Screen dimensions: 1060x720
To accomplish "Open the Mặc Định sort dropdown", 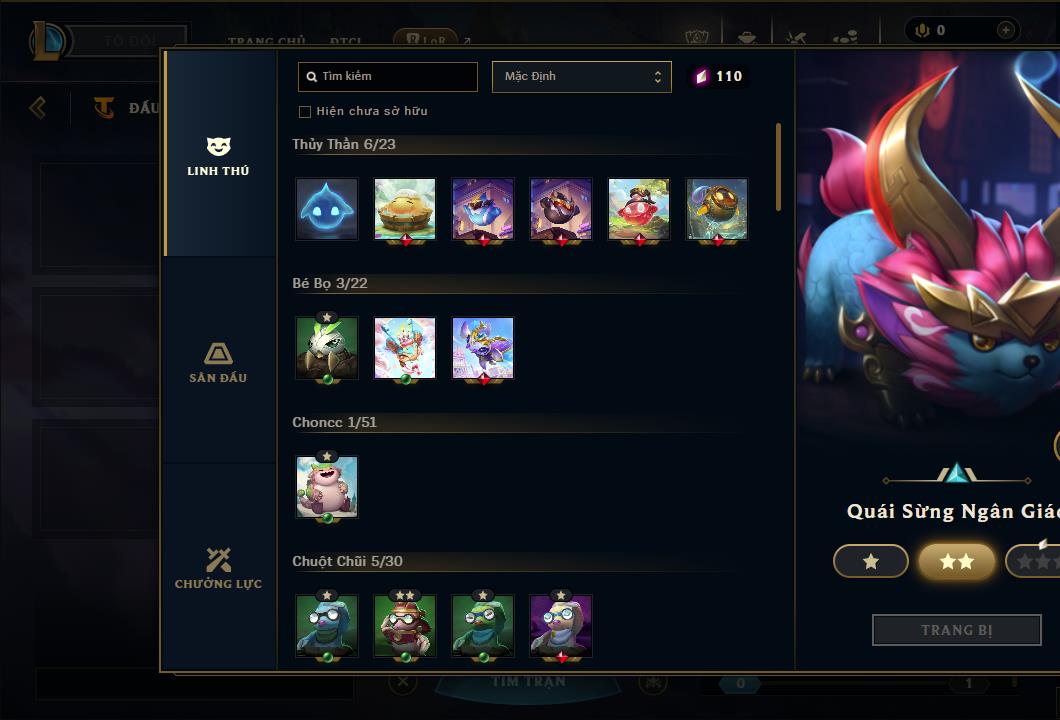I will (581, 77).
